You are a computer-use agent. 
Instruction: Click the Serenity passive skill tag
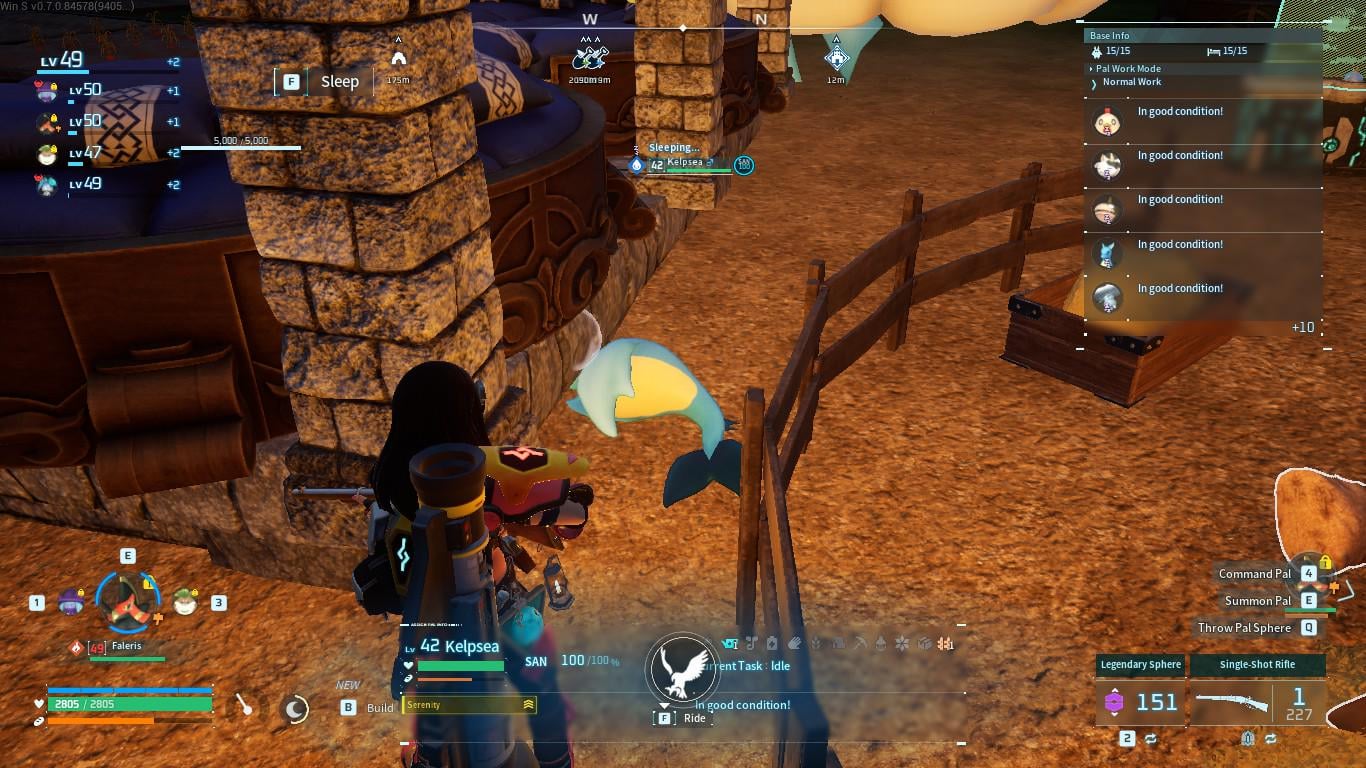point(468,705)
